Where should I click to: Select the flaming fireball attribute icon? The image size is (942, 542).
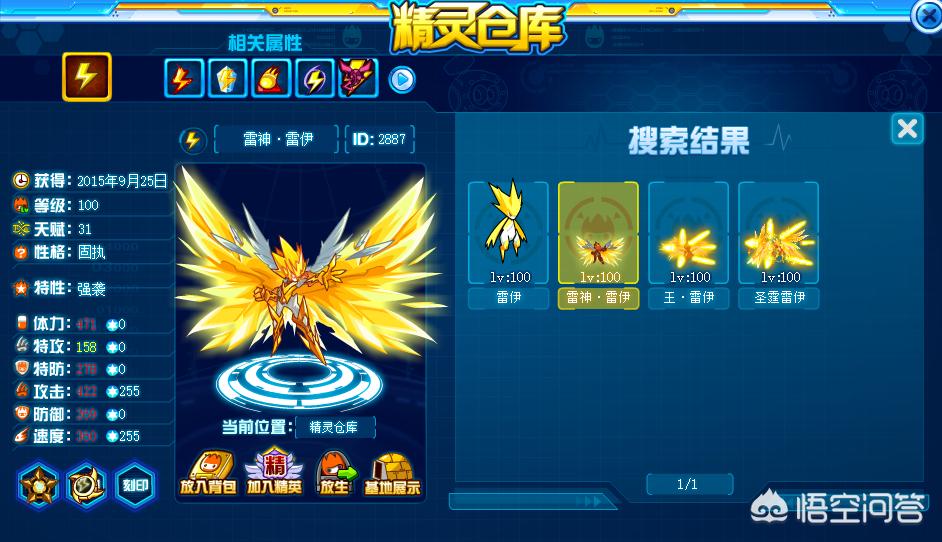[270, 79]
